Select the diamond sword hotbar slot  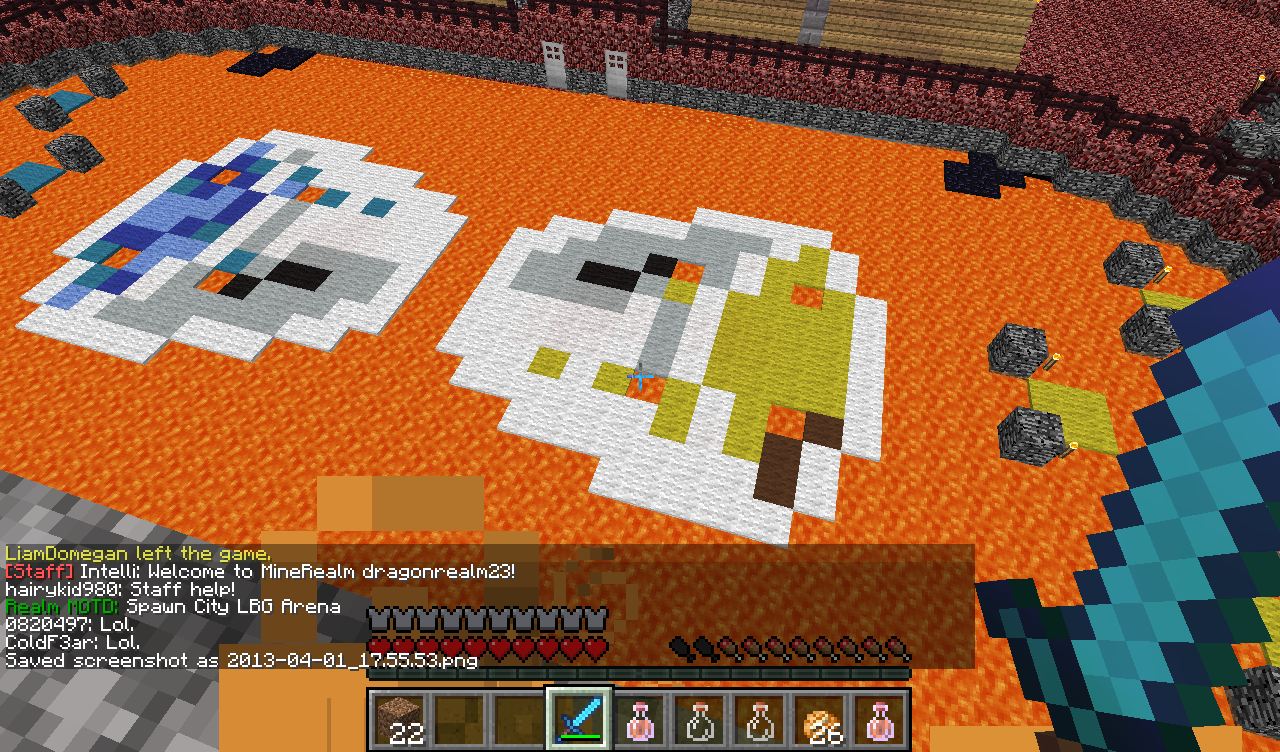(578, 718)
